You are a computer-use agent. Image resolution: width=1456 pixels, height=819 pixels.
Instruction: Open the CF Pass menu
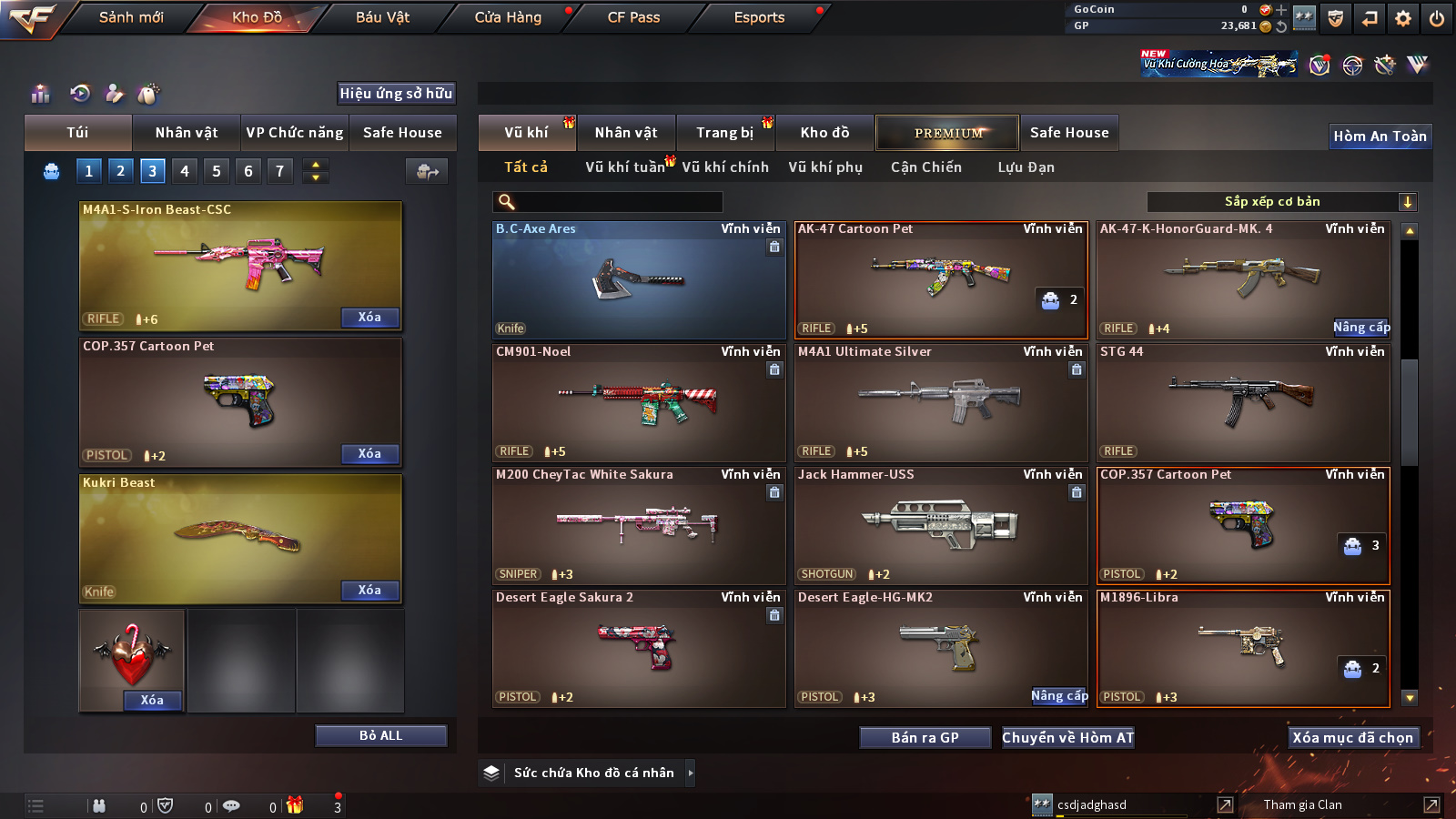[633, 17]
